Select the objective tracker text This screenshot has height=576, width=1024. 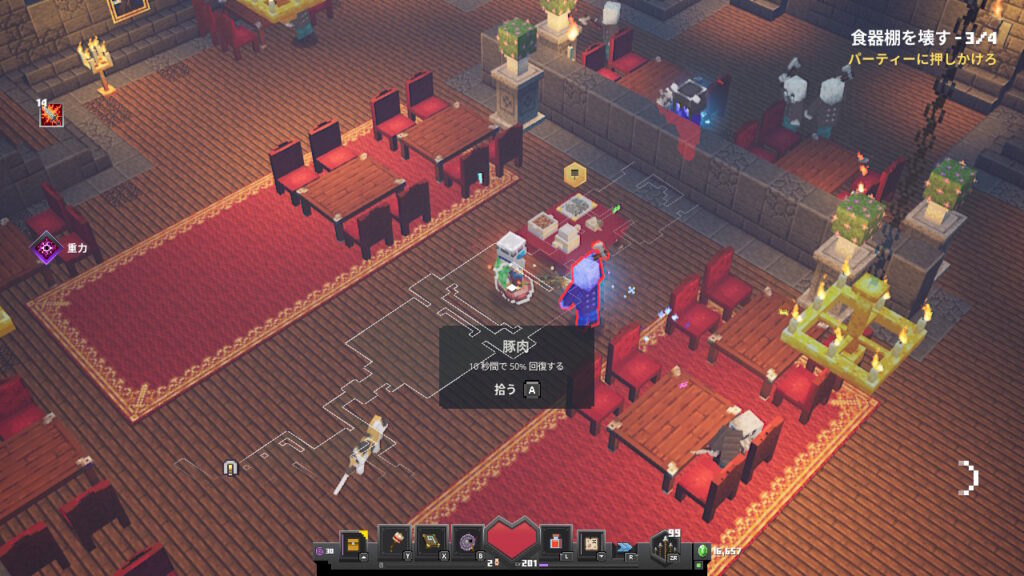pos(926,38)
